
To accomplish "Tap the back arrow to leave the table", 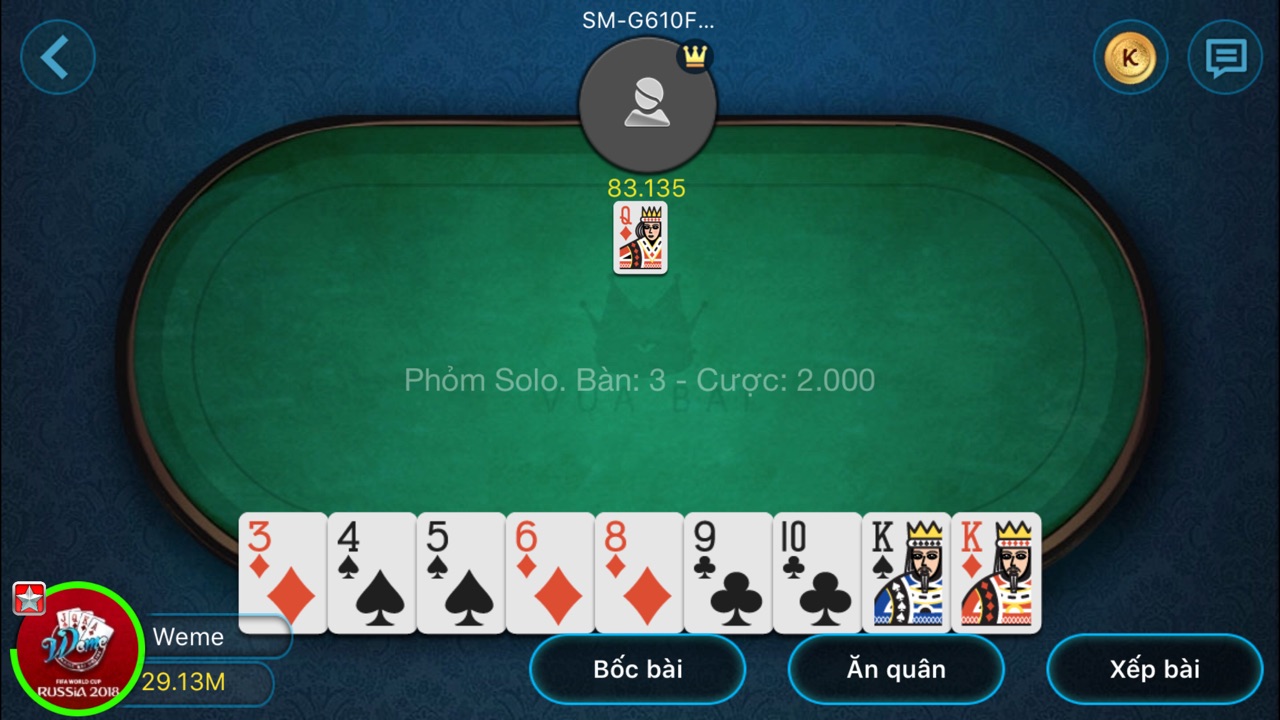I will point(57,57).
